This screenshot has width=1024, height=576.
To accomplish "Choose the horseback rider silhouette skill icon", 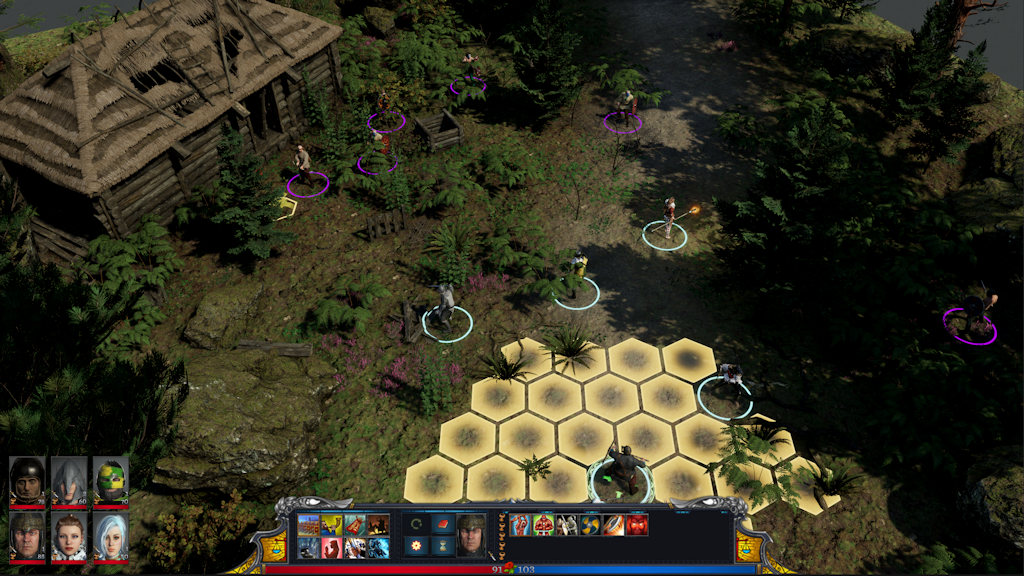I will click(378, 525).
